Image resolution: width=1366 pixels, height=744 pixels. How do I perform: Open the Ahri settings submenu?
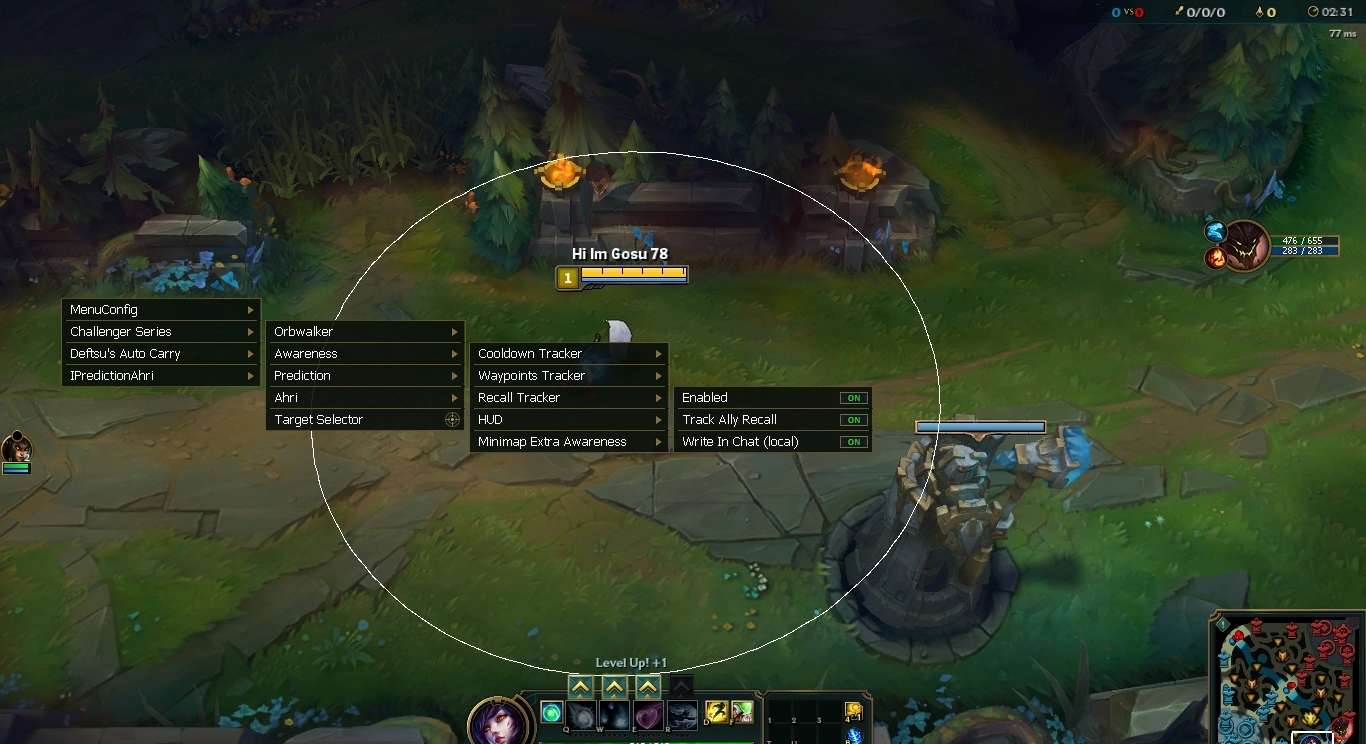pyautogui.click(x=365, y=398)
